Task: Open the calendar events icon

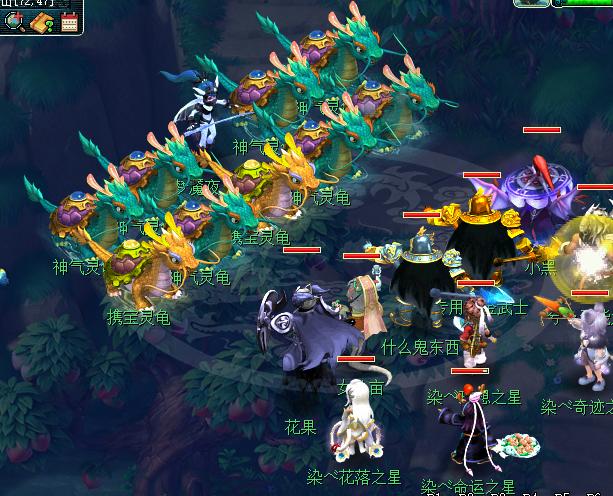Action: point(69,22)
